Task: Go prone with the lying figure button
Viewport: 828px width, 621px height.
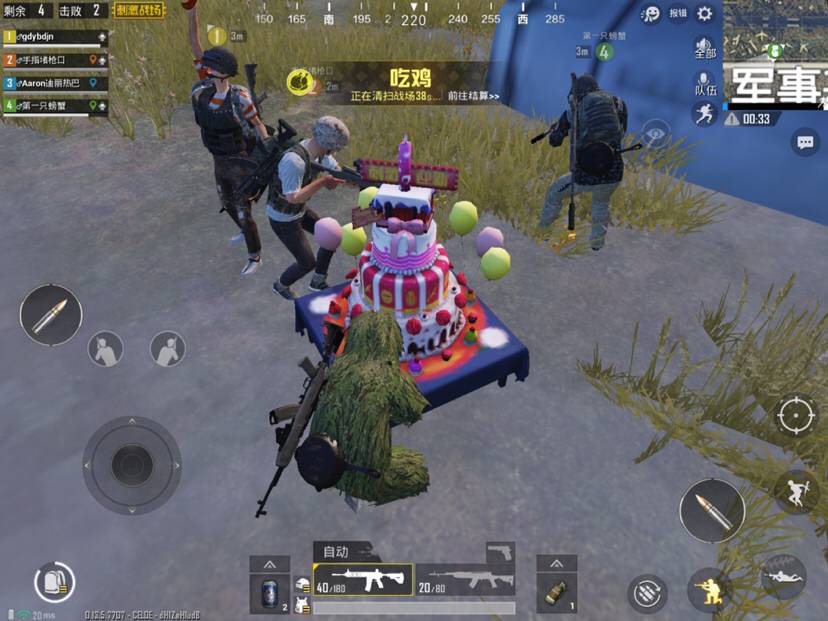Action: [783, 577]
